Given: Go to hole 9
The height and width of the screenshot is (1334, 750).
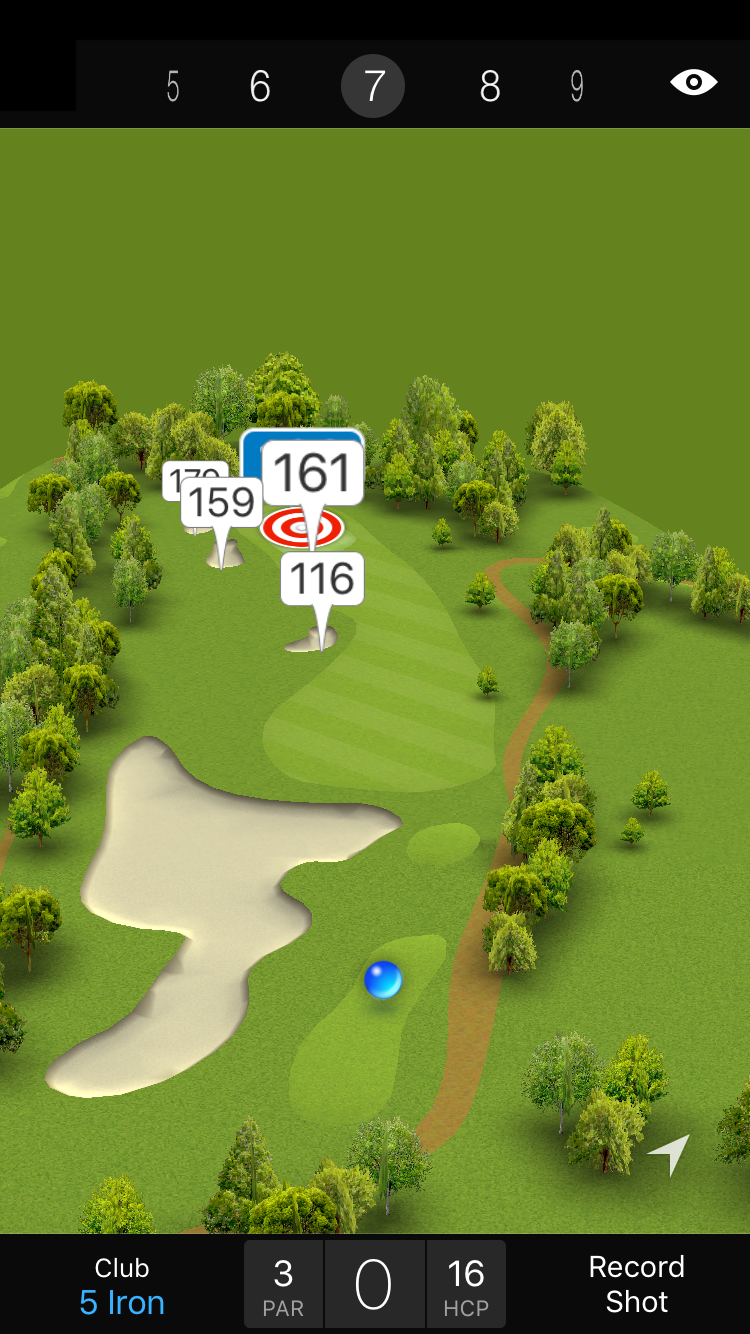Looking at the screenshot, I should point(577,87).
